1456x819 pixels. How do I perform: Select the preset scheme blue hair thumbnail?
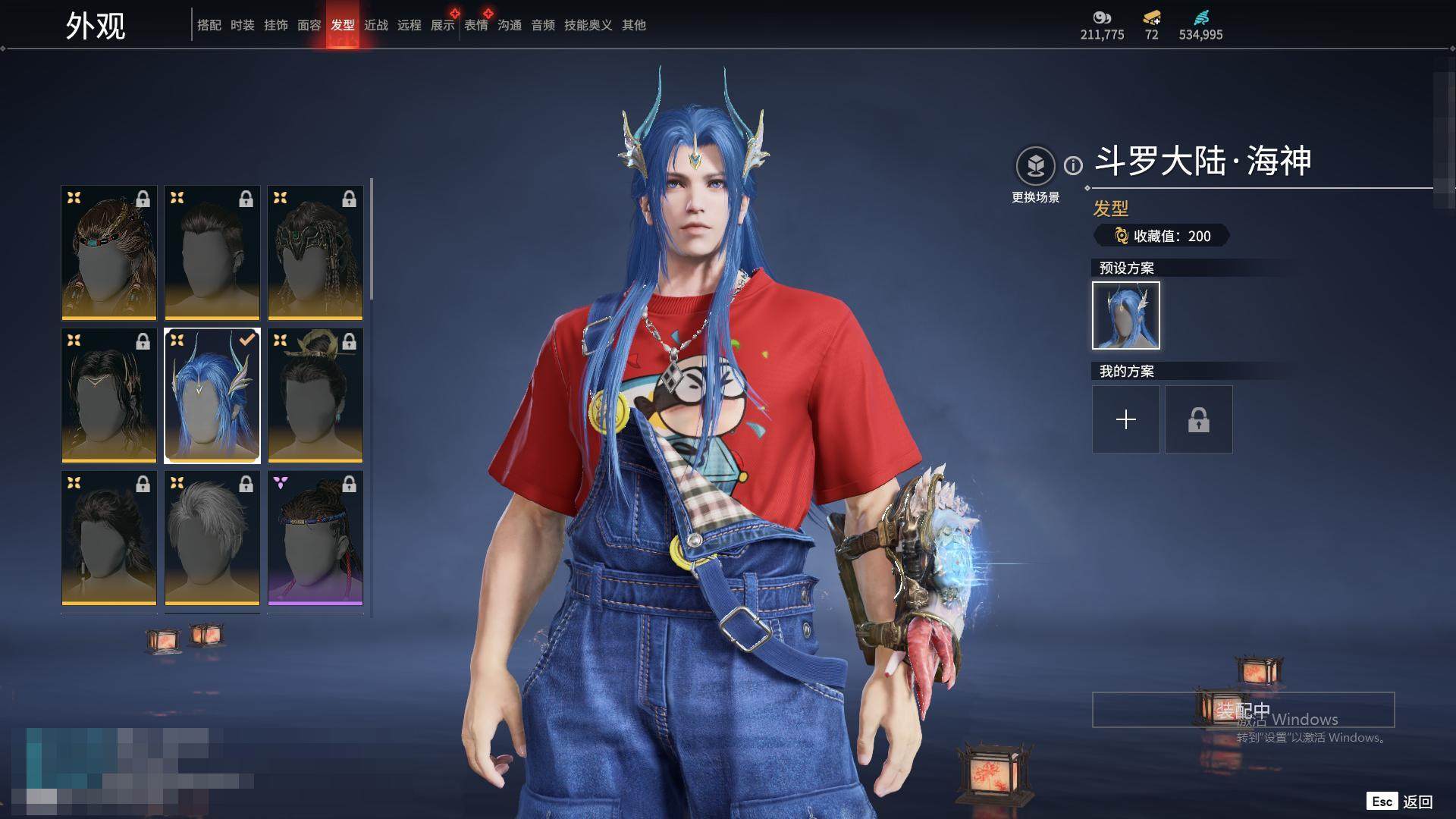point(1126,315)
